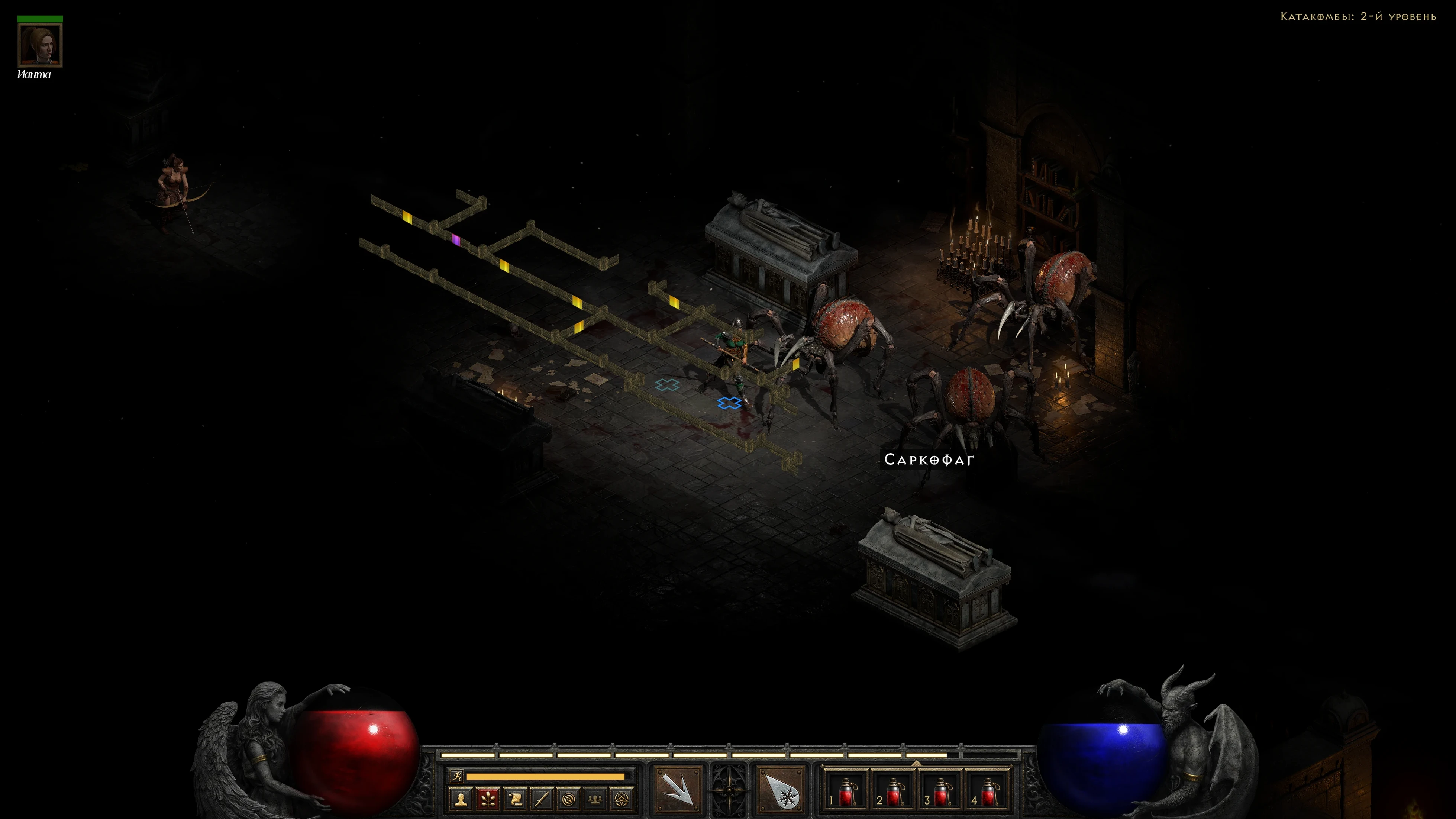Open the quest log scroll icon
This screenshot has height=819, width=1456.
(x=515, y=799)
